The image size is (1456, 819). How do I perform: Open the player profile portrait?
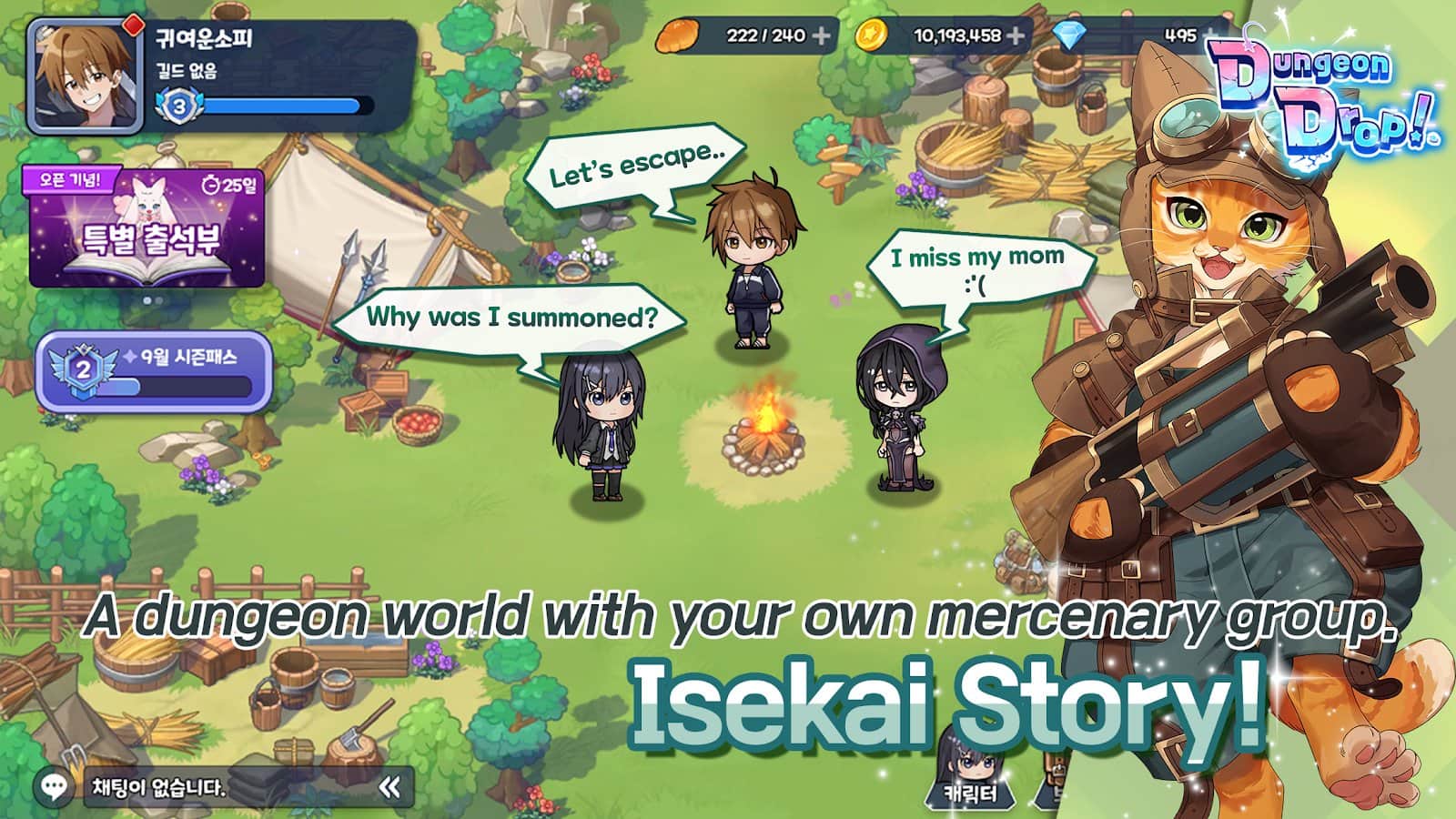(85, 76)
